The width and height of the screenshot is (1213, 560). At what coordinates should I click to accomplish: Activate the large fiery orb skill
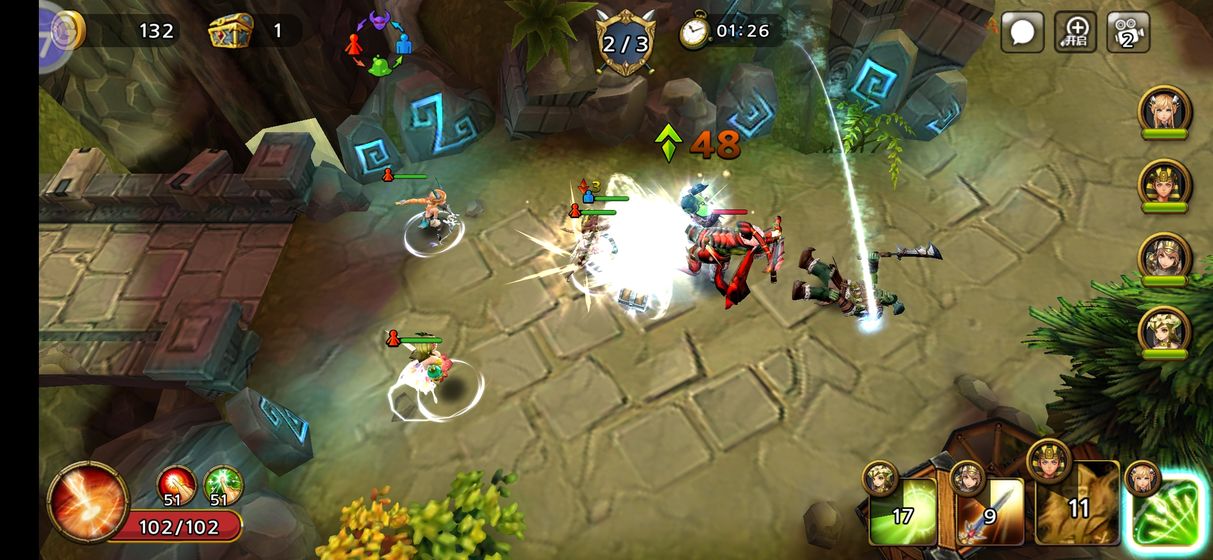[x=89, y=501]
